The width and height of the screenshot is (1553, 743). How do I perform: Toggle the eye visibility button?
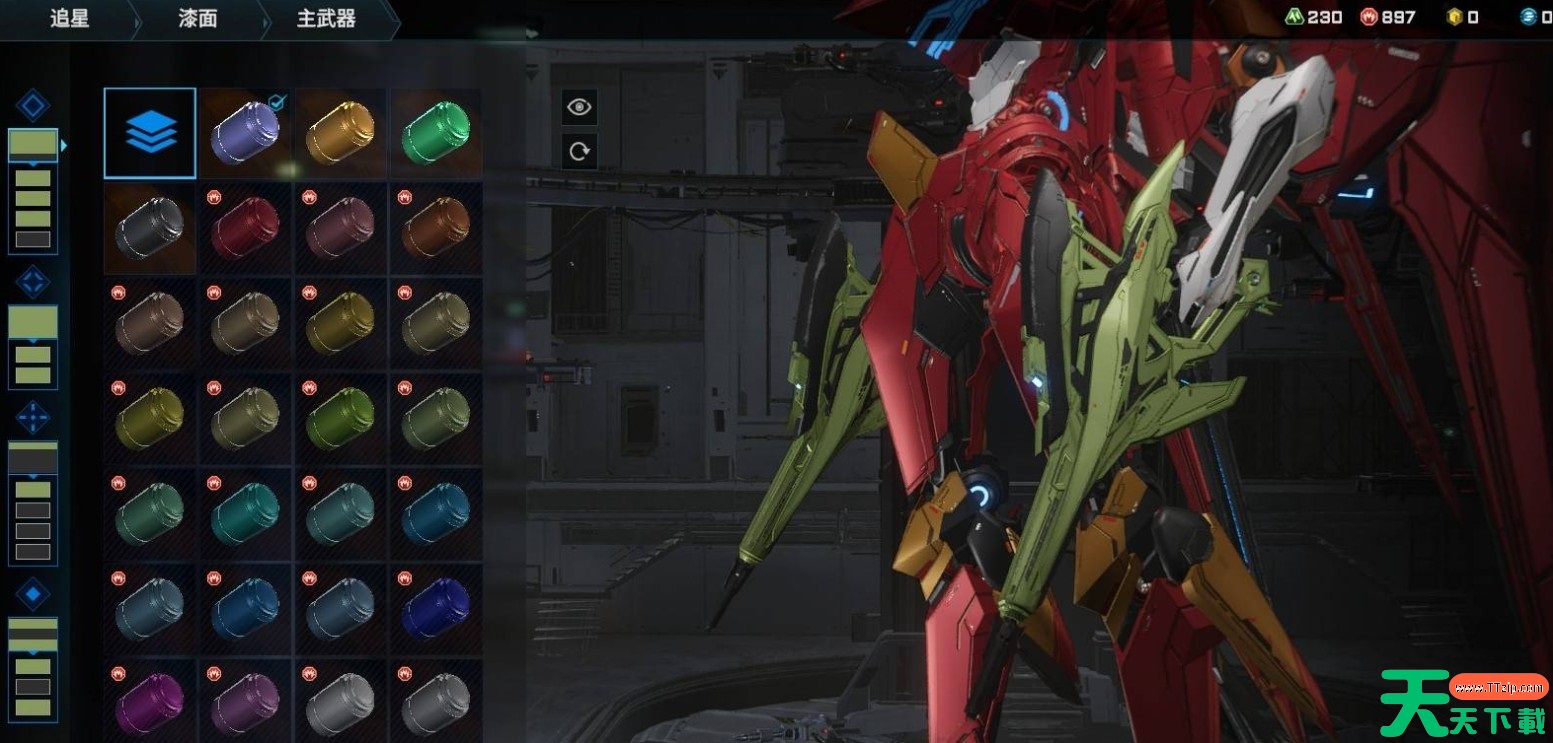(579, 107)
